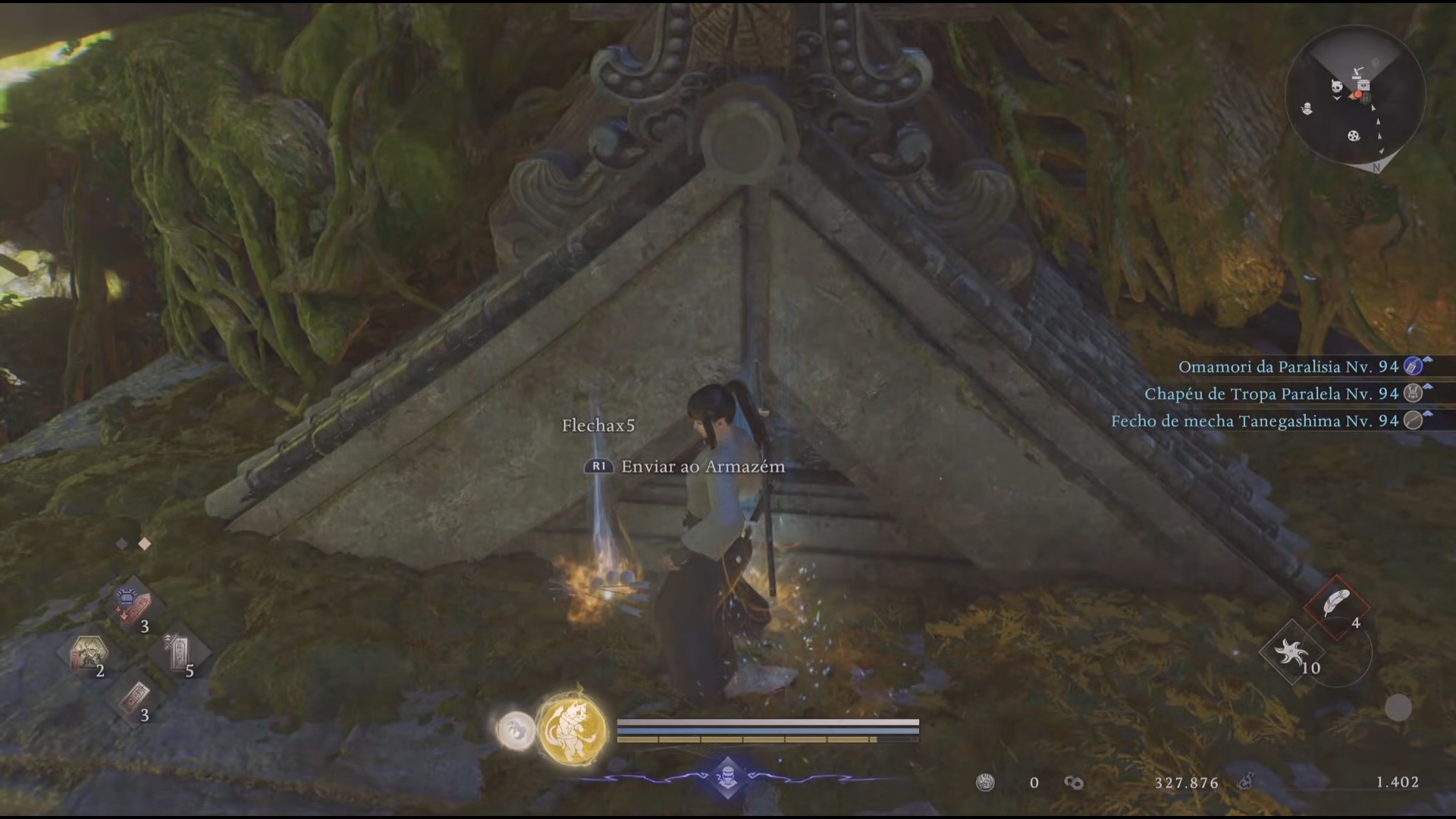Use the bottom talisman shortcut item
The width and height of the screenshot is (1456, 819).
(x=133, y=698)
